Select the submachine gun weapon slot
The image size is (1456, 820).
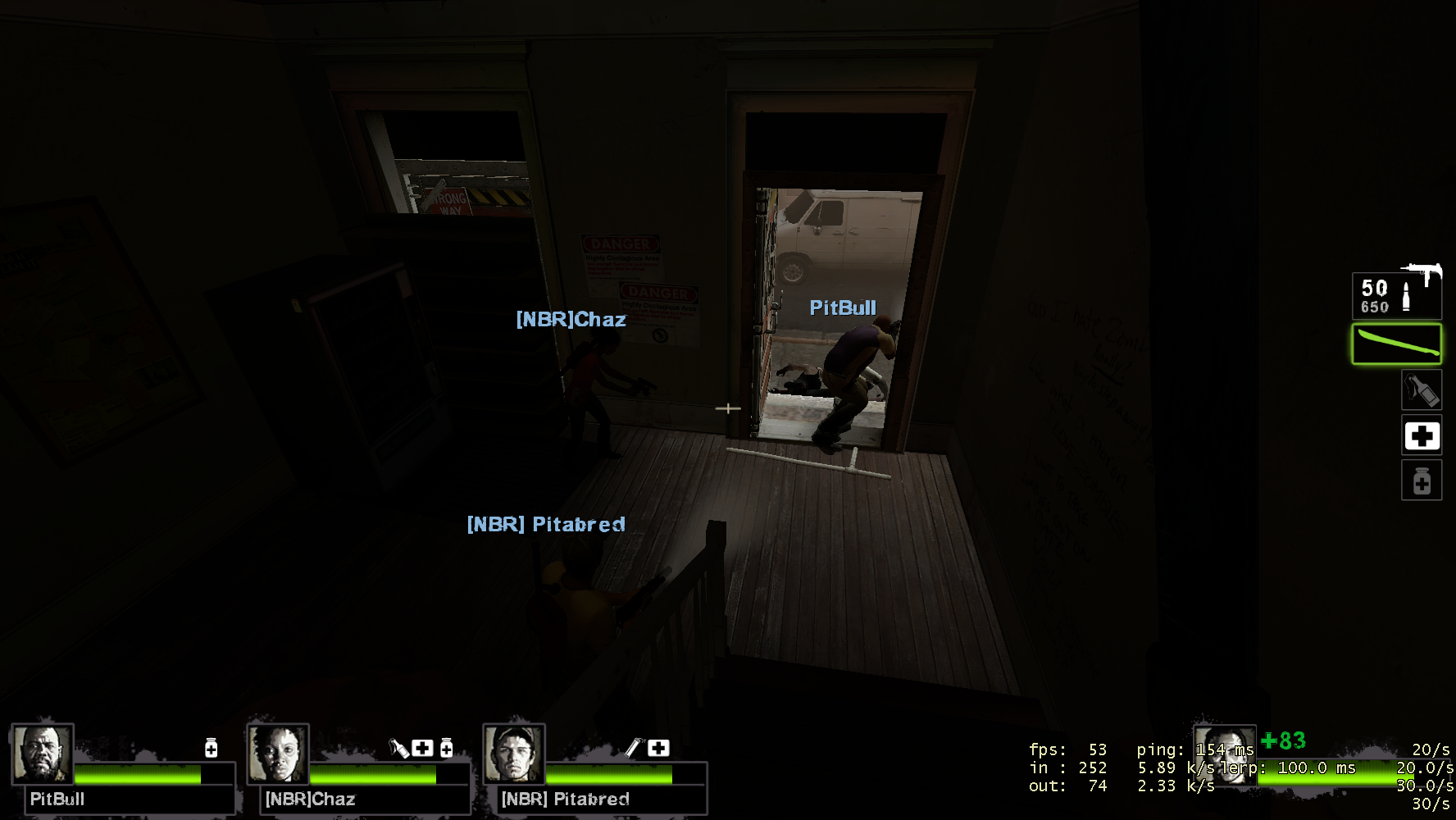pyautogui.click(x=1396, y=294)
